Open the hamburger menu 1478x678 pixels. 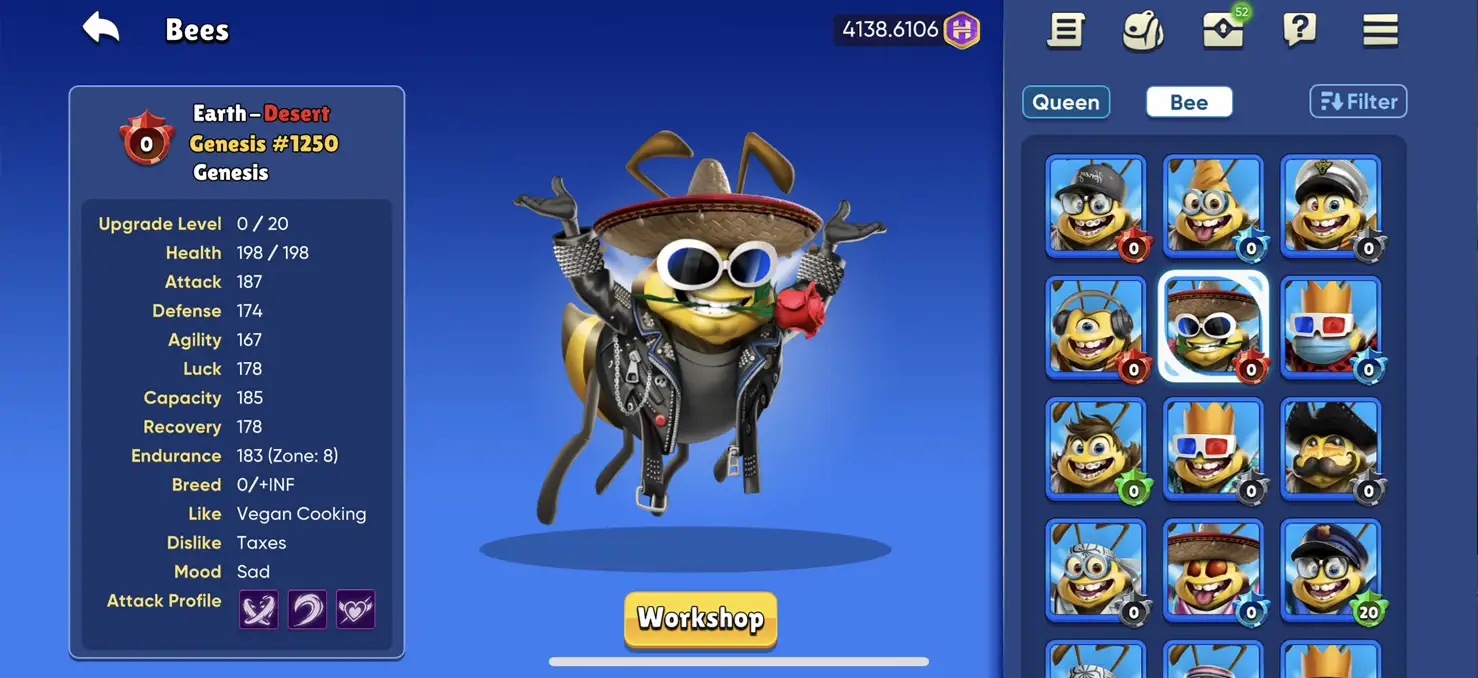1380,30
